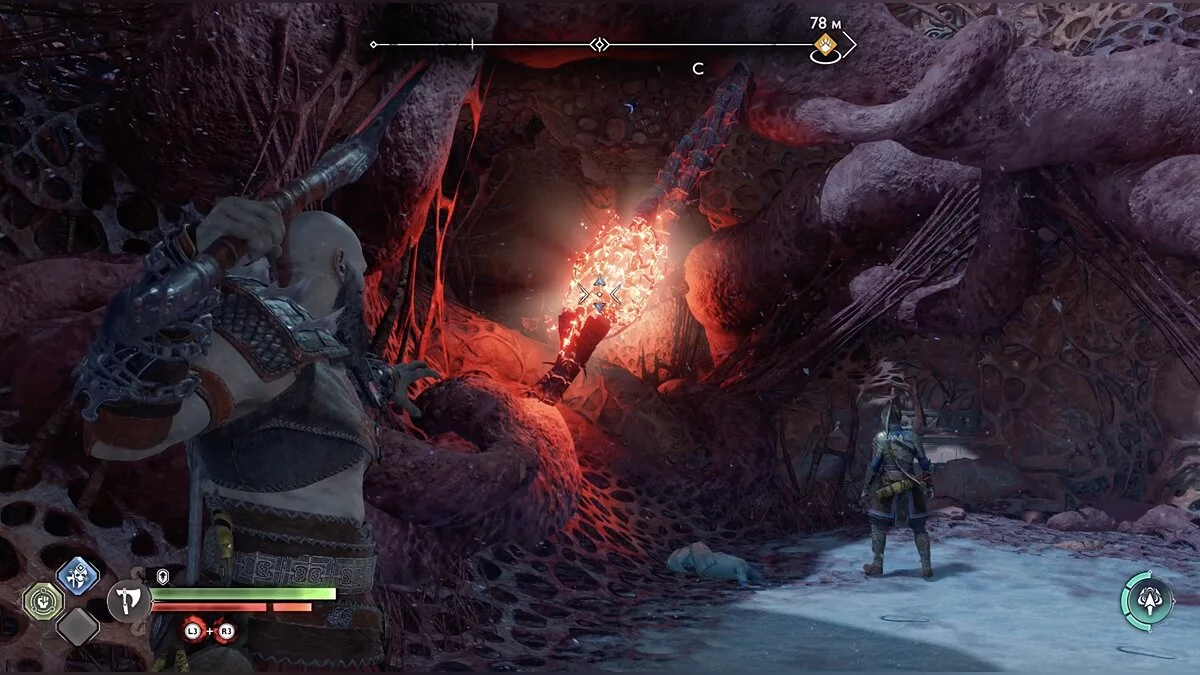Click the white diamond marker on the compass bar
Image resolution: width=1200 pixels, height=675 pixels.
pos(599,44)
